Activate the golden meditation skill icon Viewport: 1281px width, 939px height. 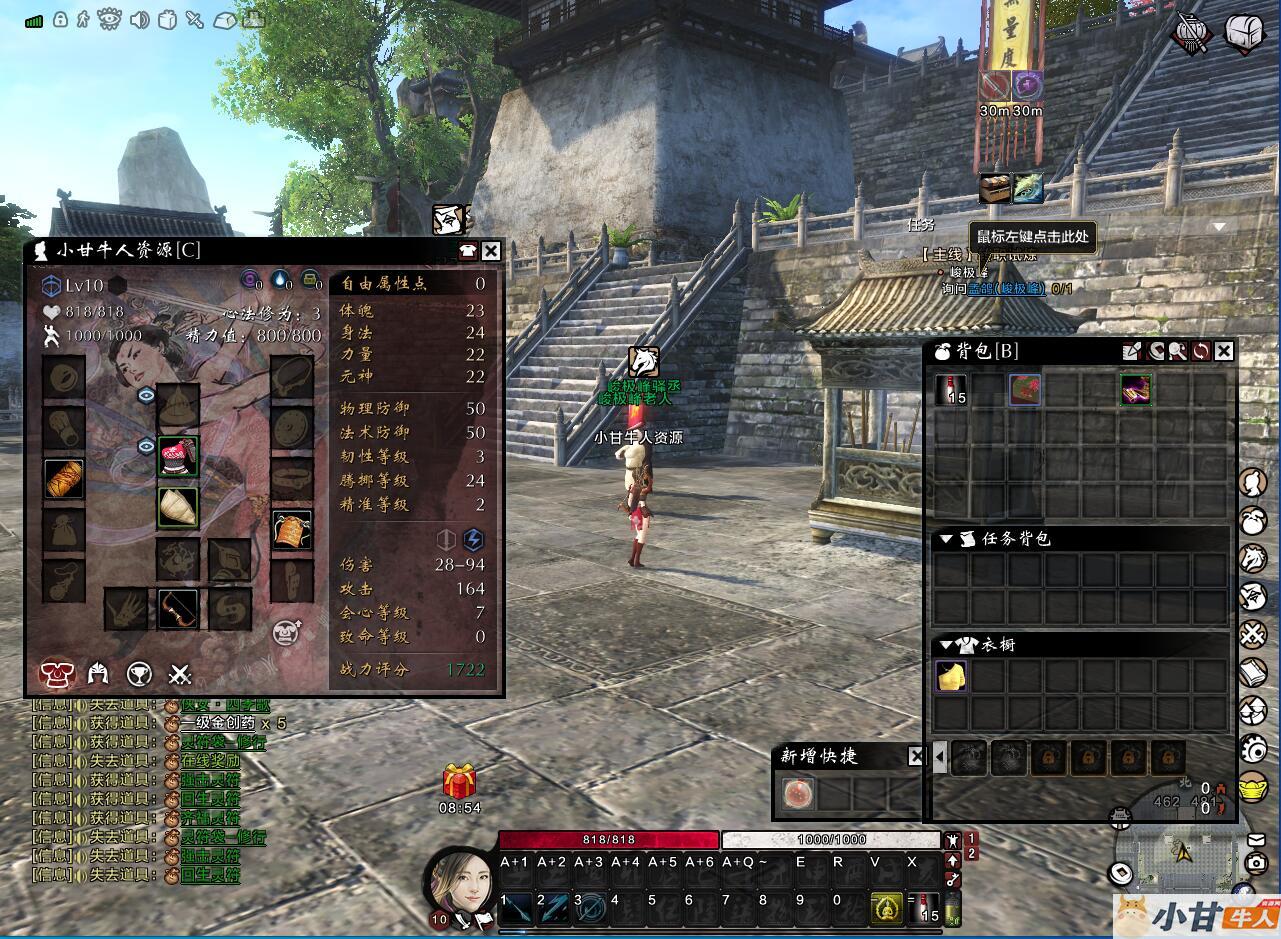point(885,908)
